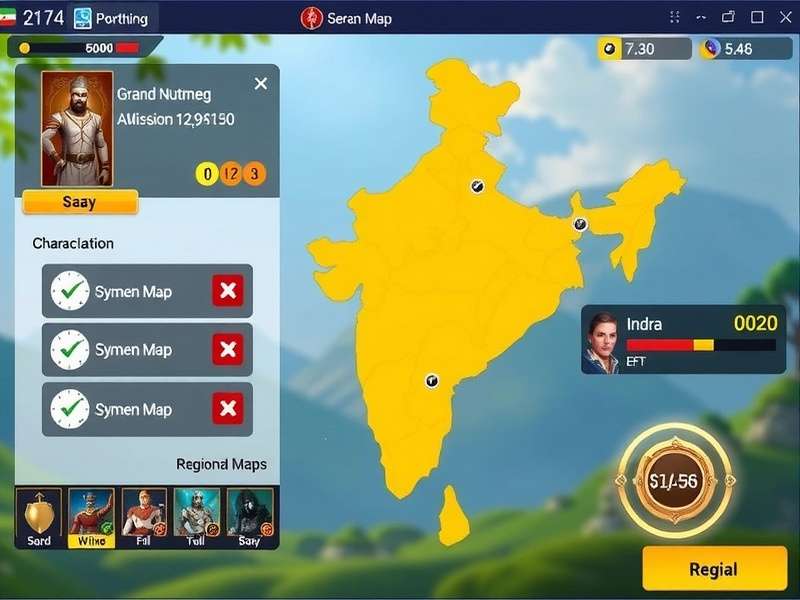Select the map marker in southern India
The width and height of the screenshot is (800, 600).
click(431, 380)
